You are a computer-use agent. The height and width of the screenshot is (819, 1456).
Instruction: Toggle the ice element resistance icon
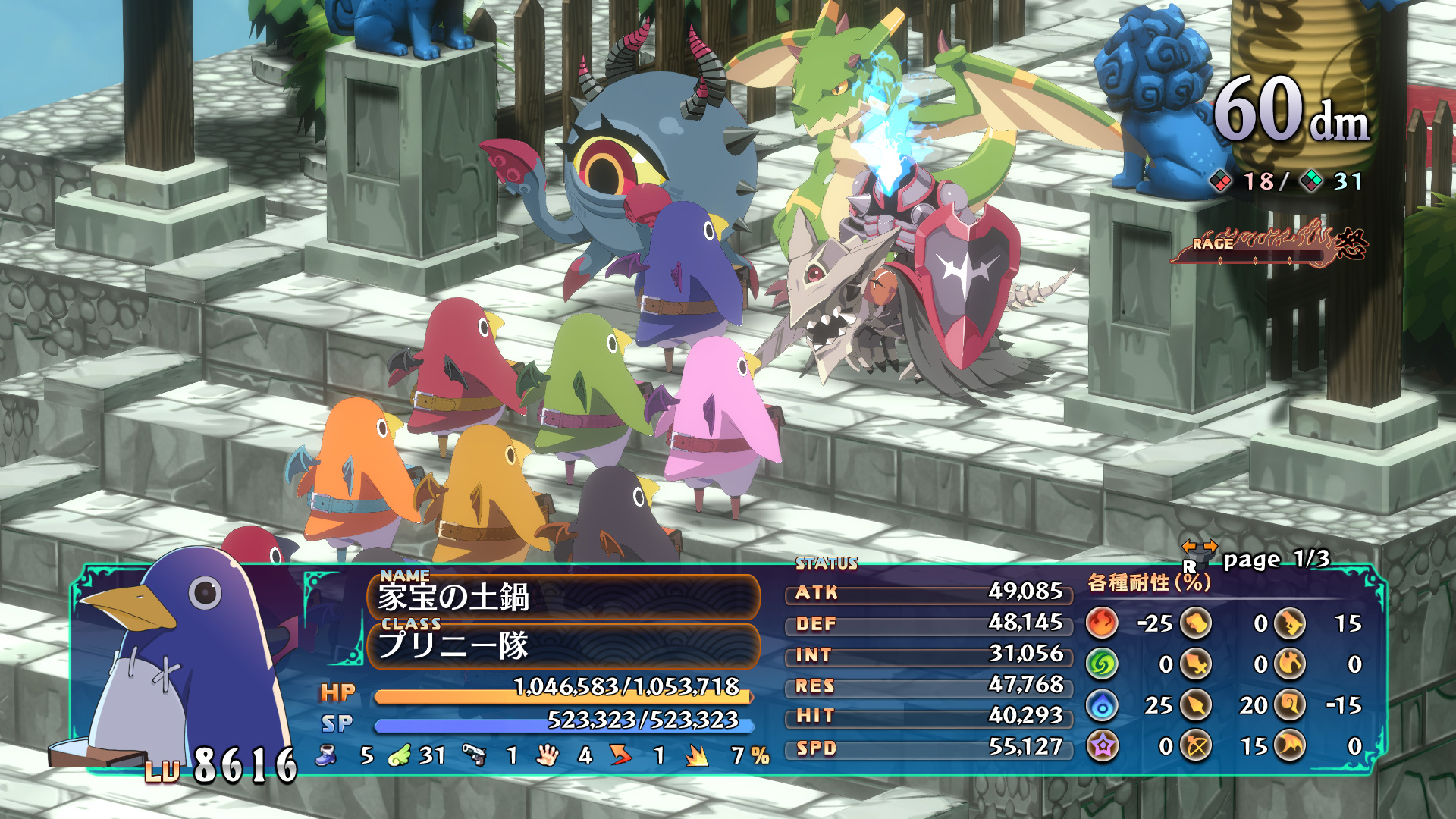1103,704
